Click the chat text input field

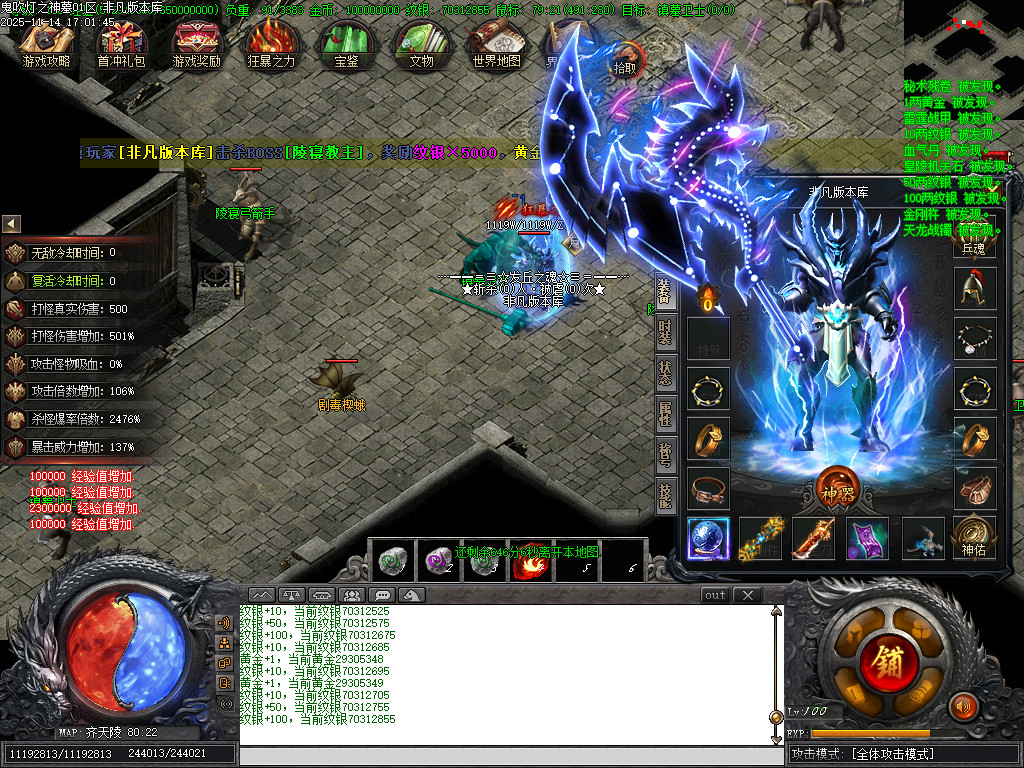tap(510, 755)
